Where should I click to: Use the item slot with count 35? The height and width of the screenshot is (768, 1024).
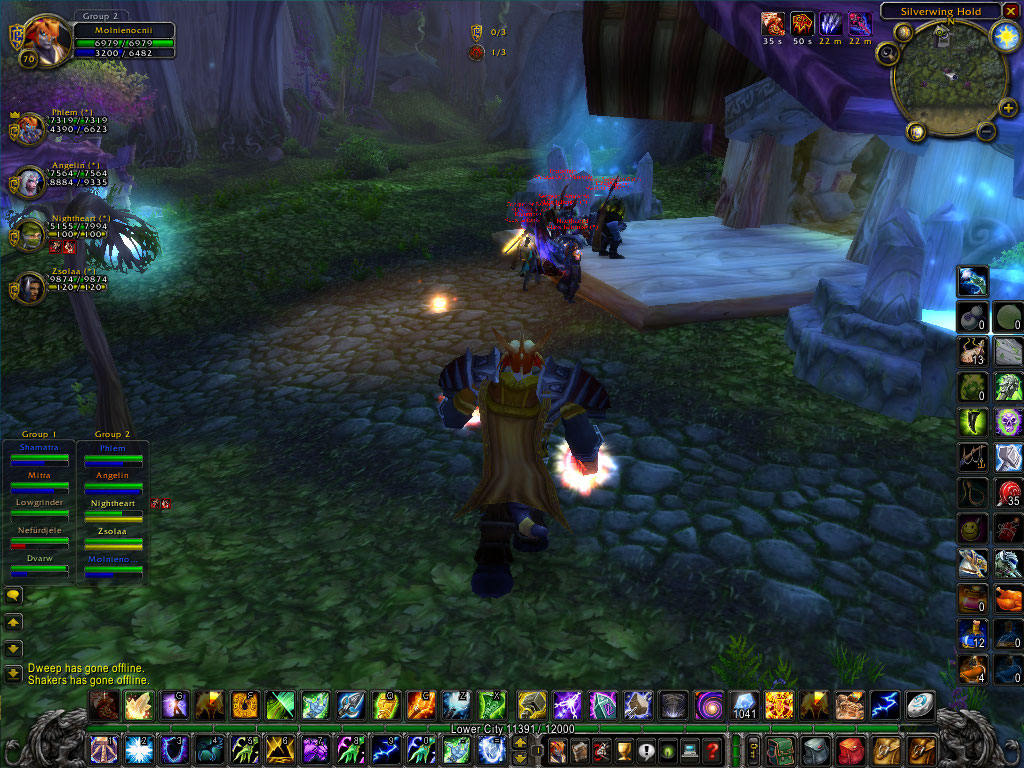pos(1008,493)
